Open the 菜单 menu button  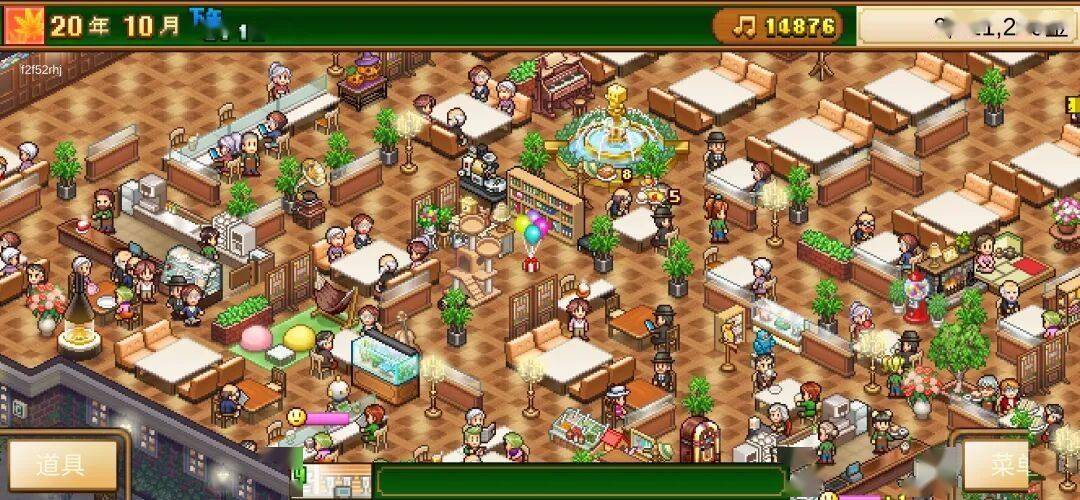pos(1010,466)
